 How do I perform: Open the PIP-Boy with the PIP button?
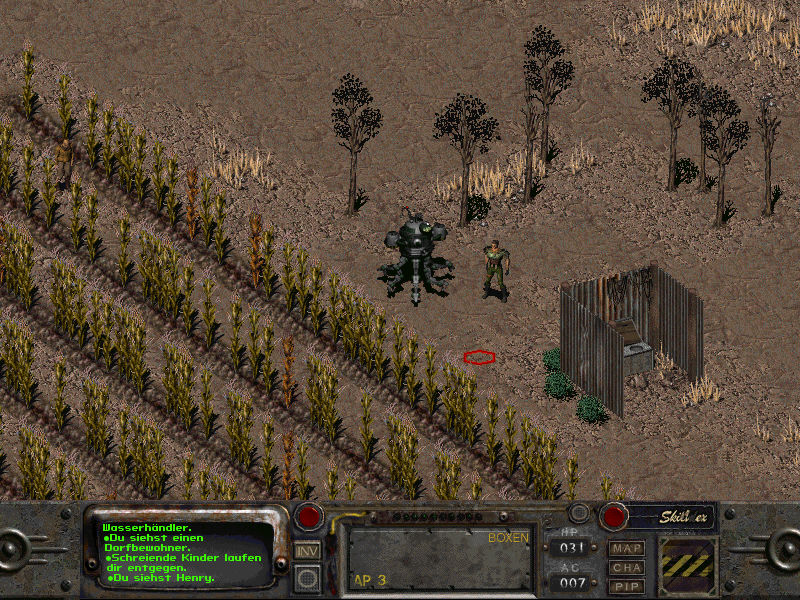click(627, 586)
